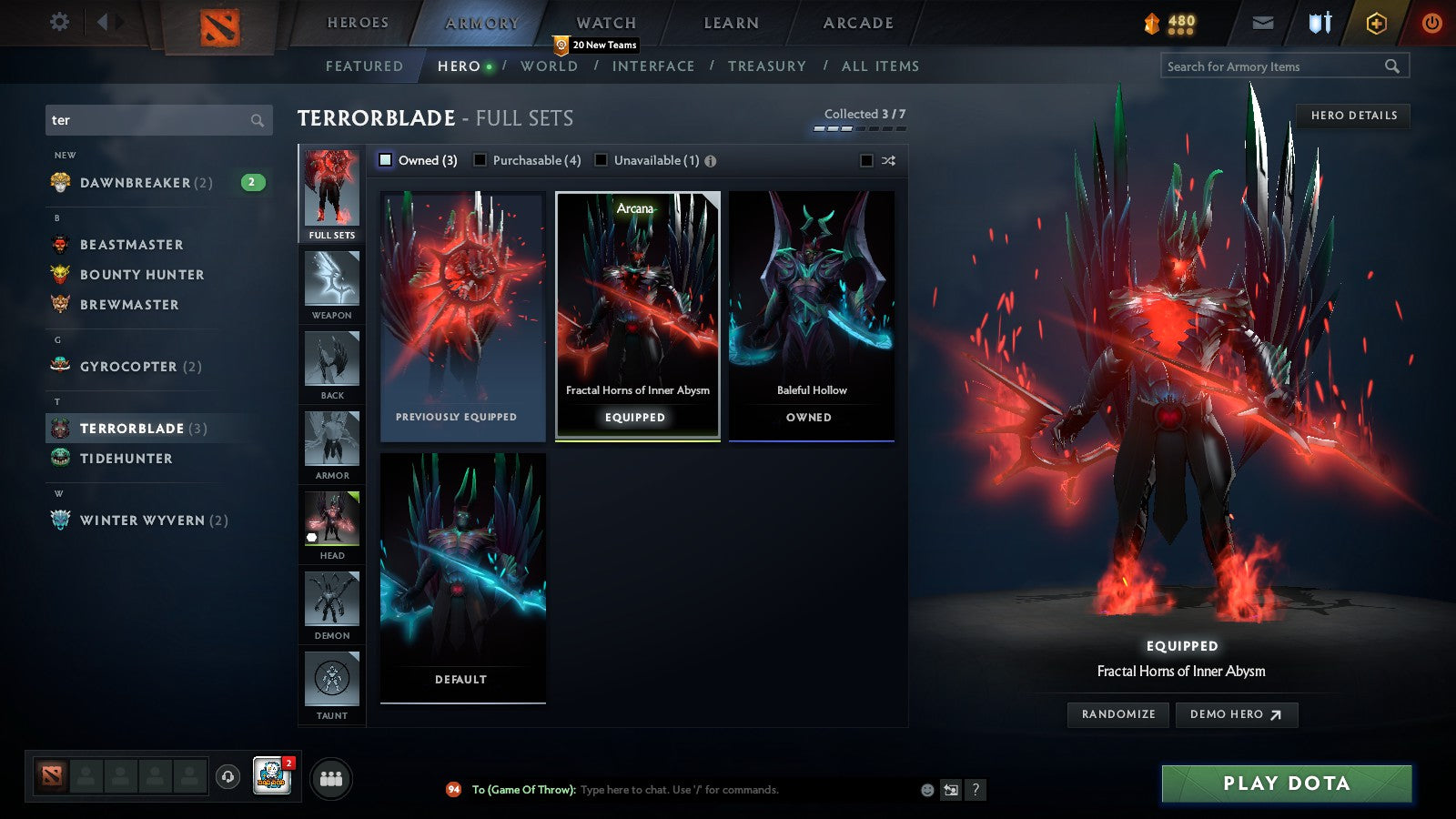Open the mail notifications envelope icon
Screen dimensions: 1456x819
click(x=1263, y=22)
